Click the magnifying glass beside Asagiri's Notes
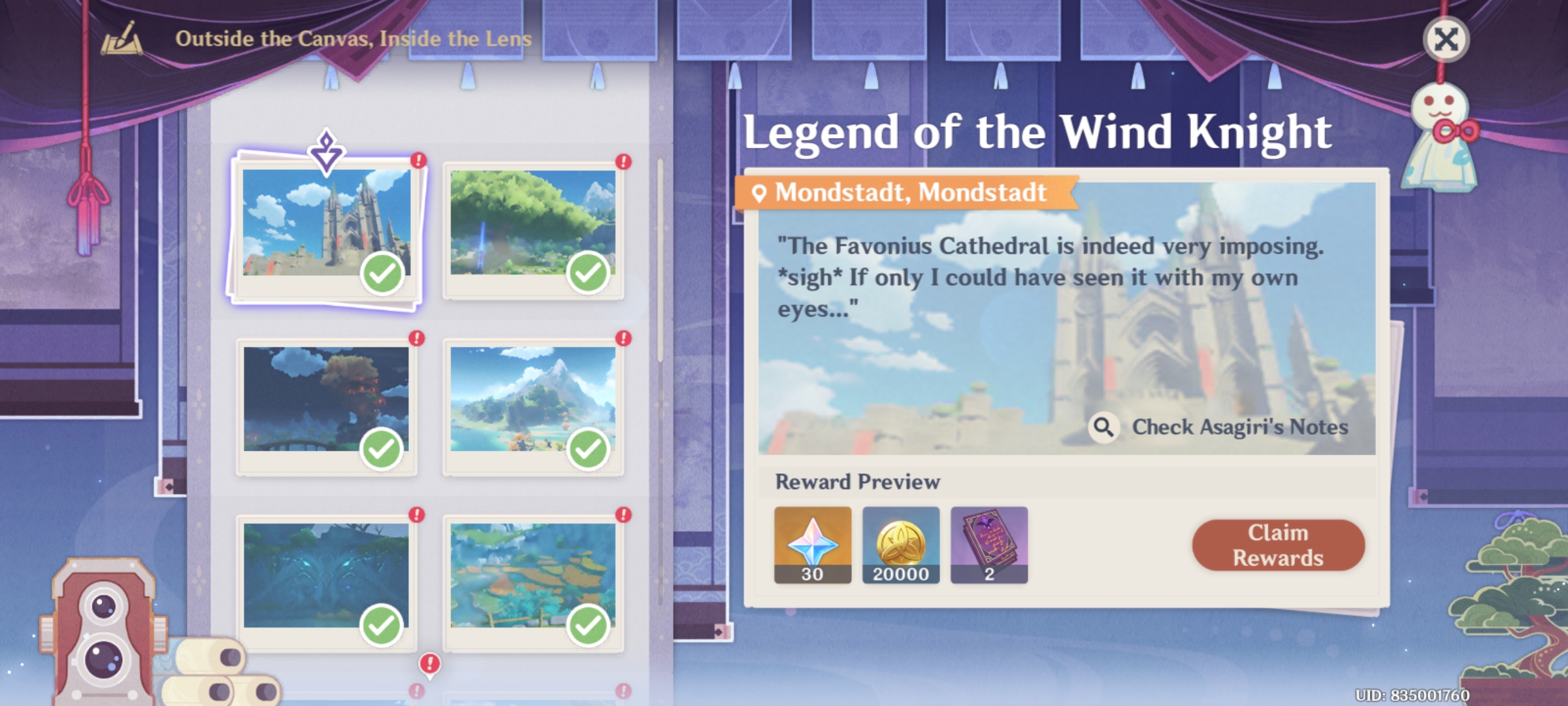The image size is (1568, 706). coord(1105,428)
